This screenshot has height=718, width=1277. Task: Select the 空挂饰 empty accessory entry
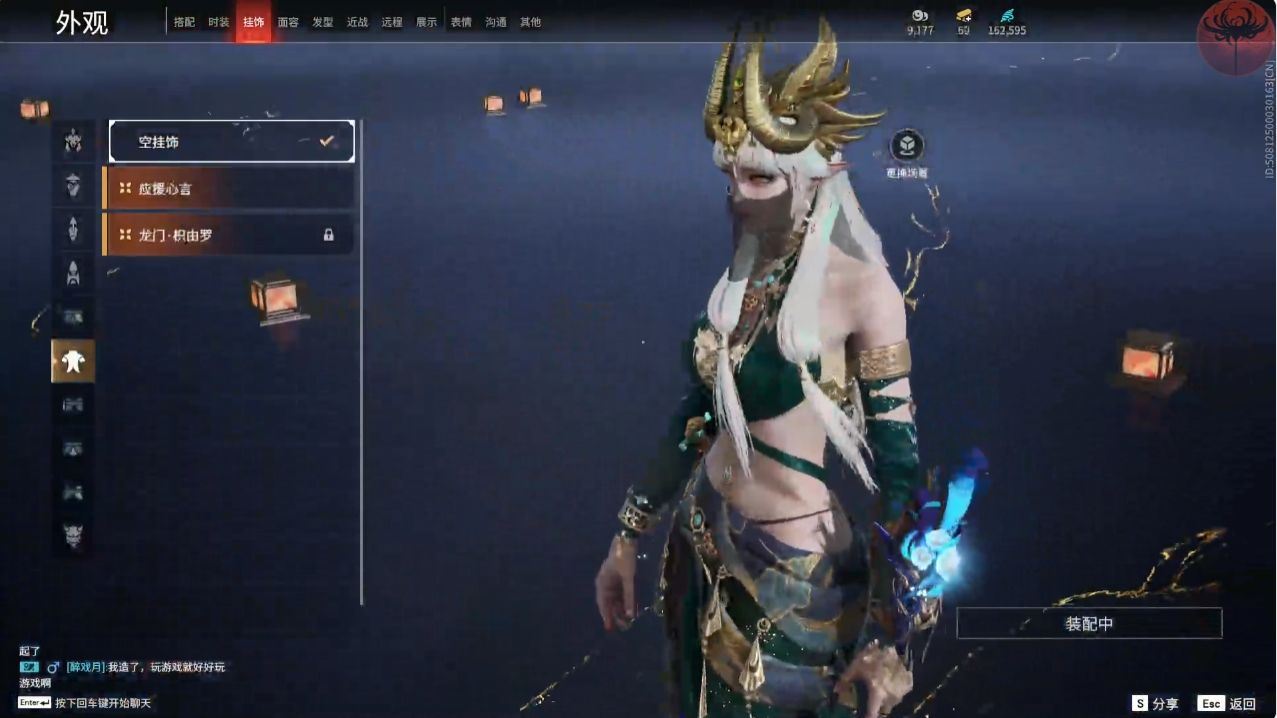coord(231,142)
